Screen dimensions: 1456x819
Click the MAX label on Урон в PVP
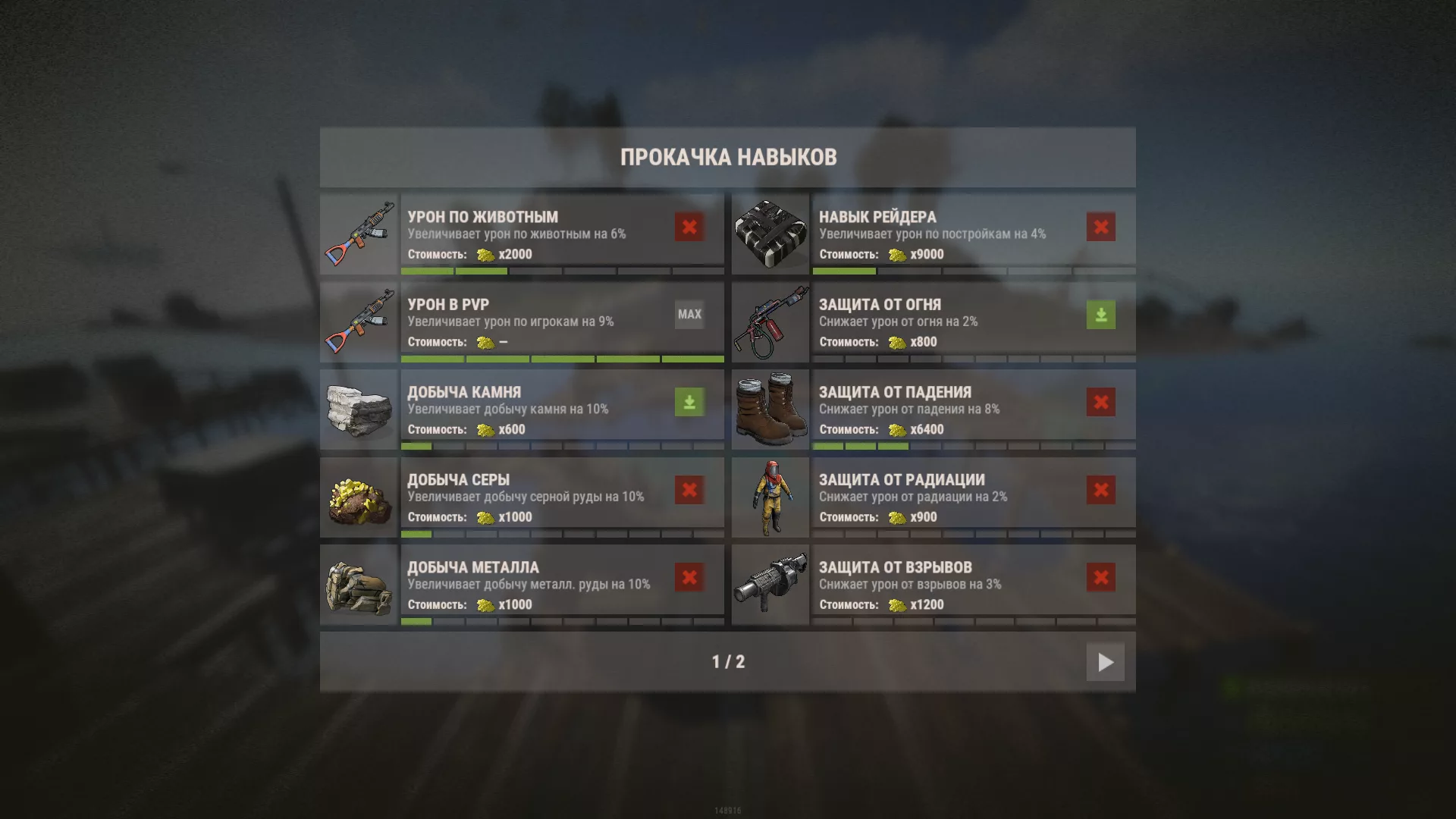coord(689,315)
